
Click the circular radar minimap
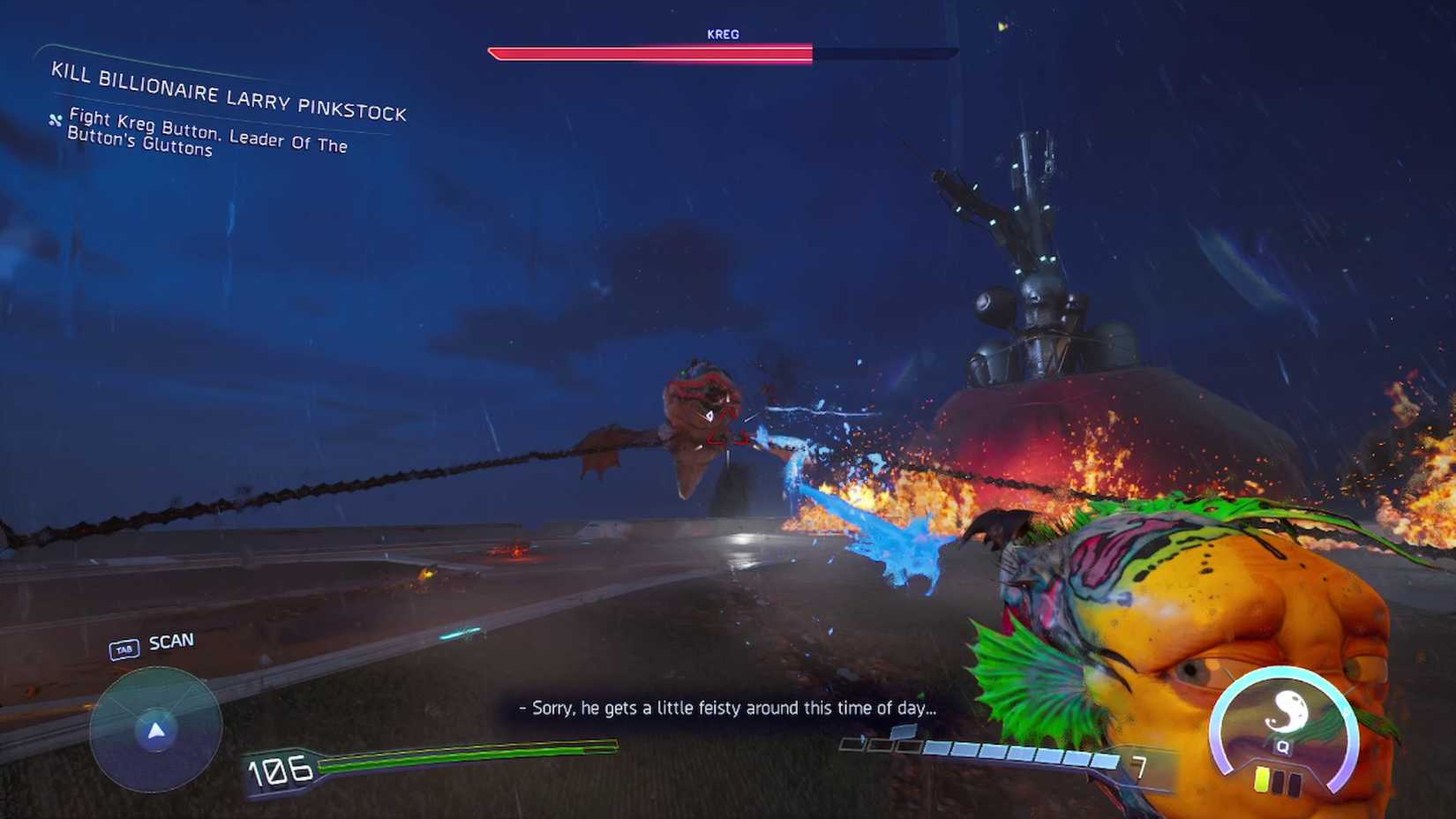[x=155, y=729]
